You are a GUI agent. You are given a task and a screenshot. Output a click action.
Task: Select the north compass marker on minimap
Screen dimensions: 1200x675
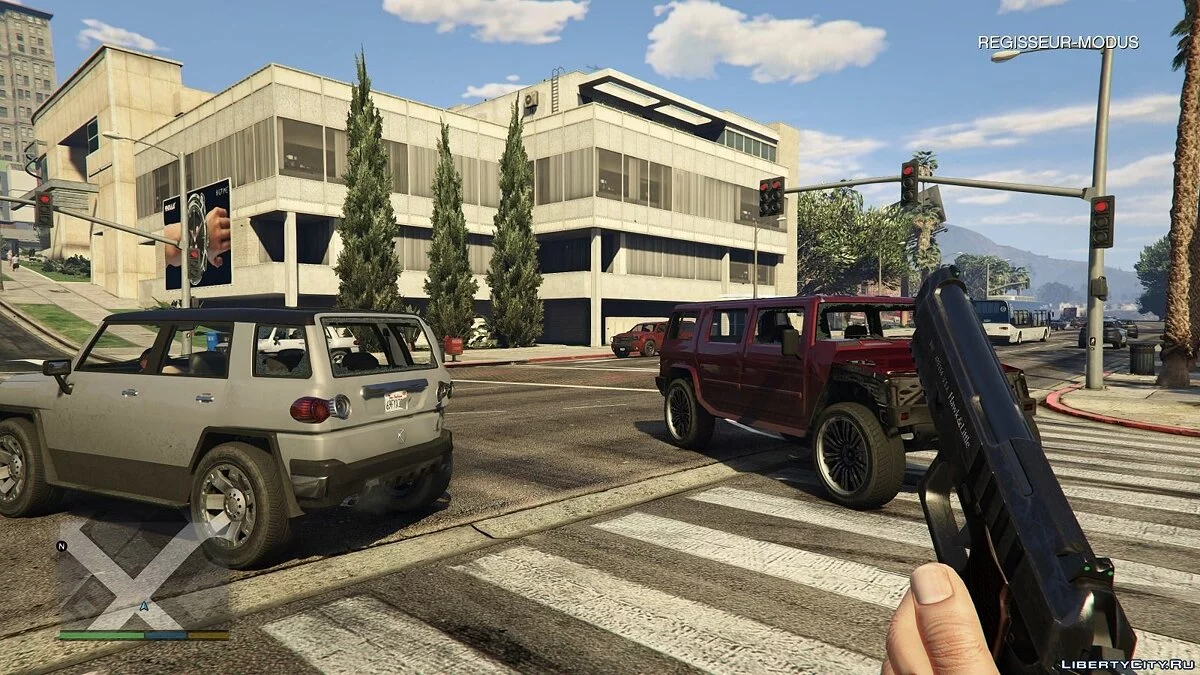(62, 547)
